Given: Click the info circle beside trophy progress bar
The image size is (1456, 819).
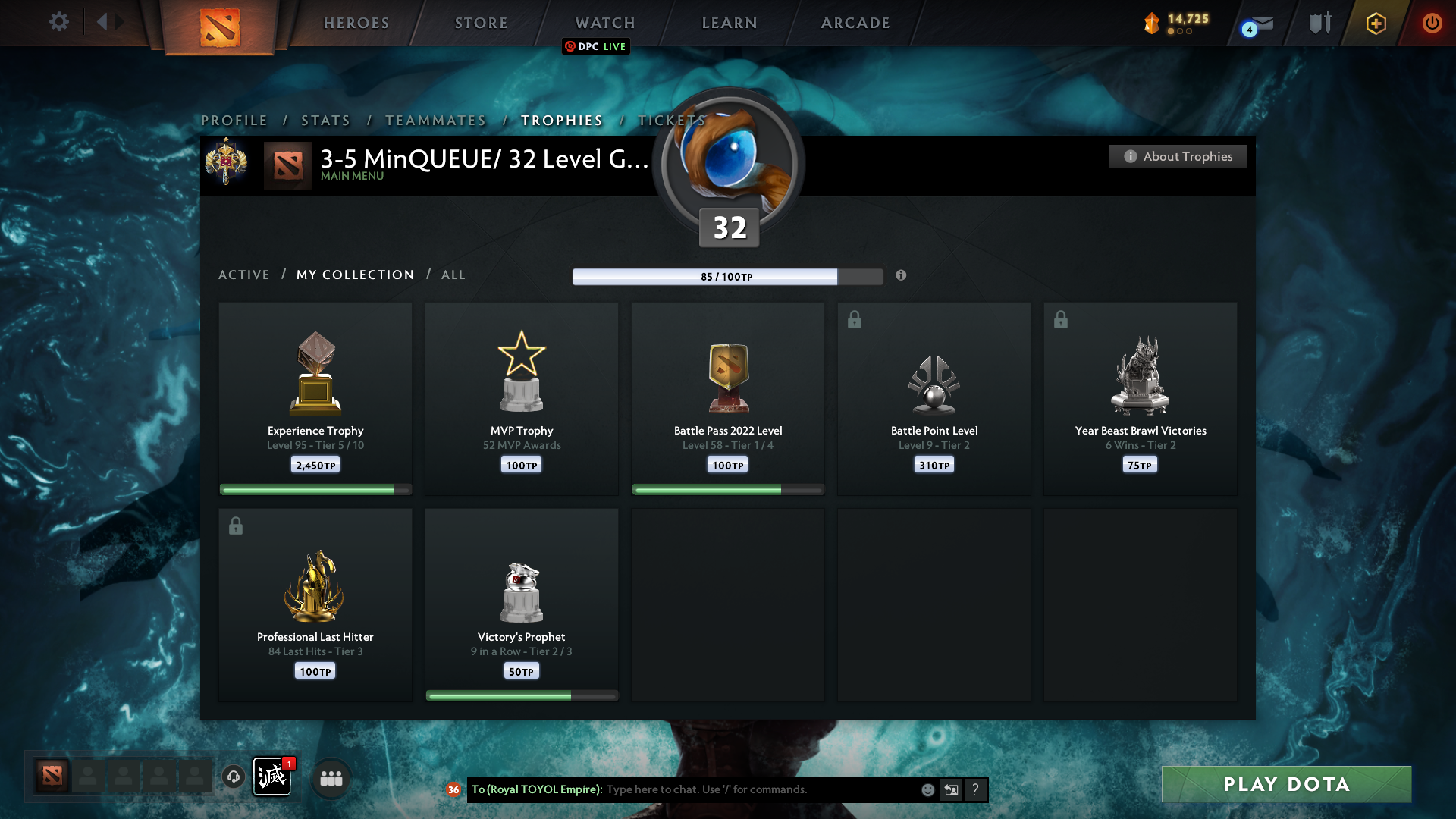Looking at the screenshot, I should pyautogui.click(x=902, y=276).
